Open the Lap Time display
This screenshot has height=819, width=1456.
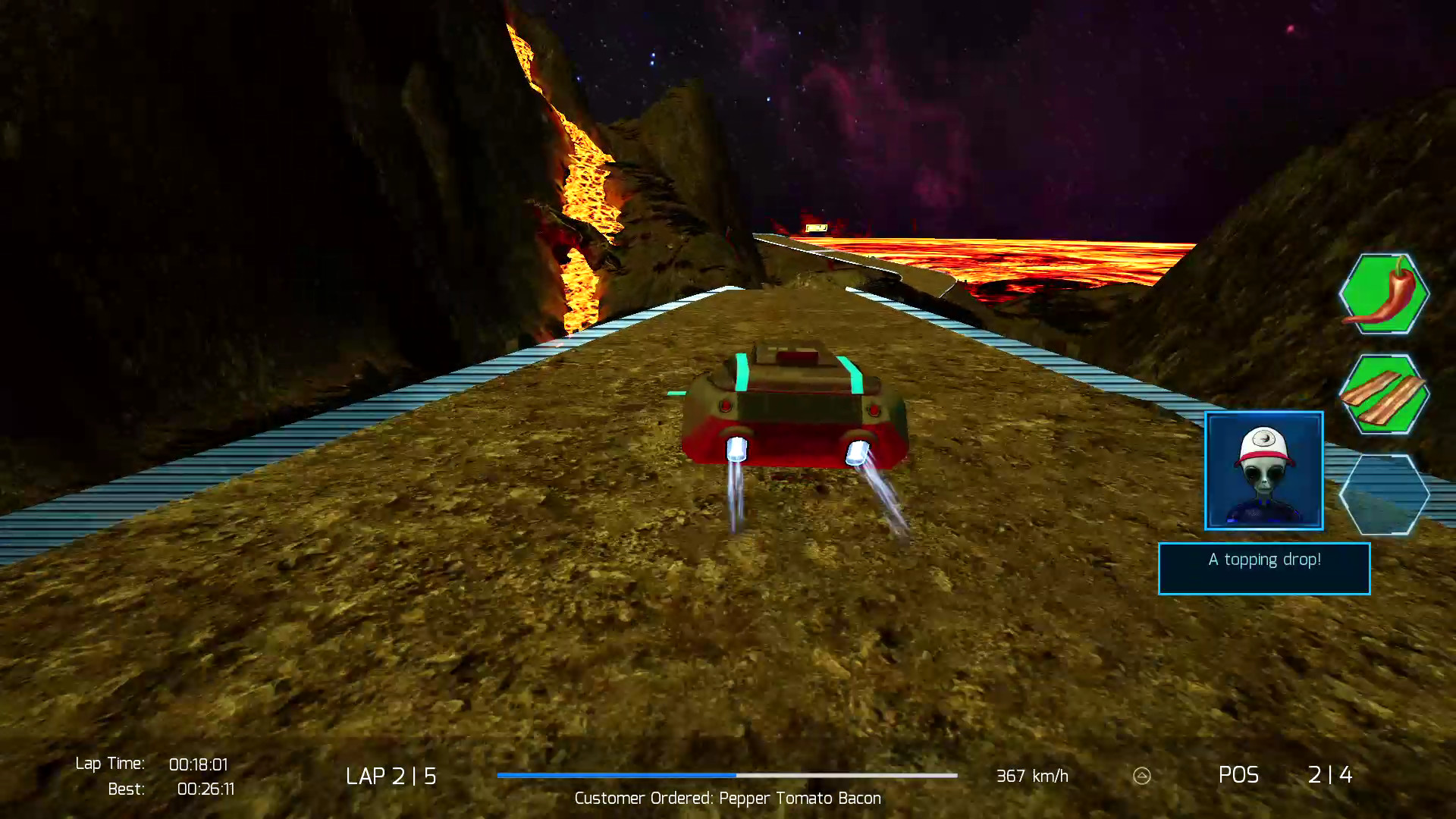(x=152, y=764)
